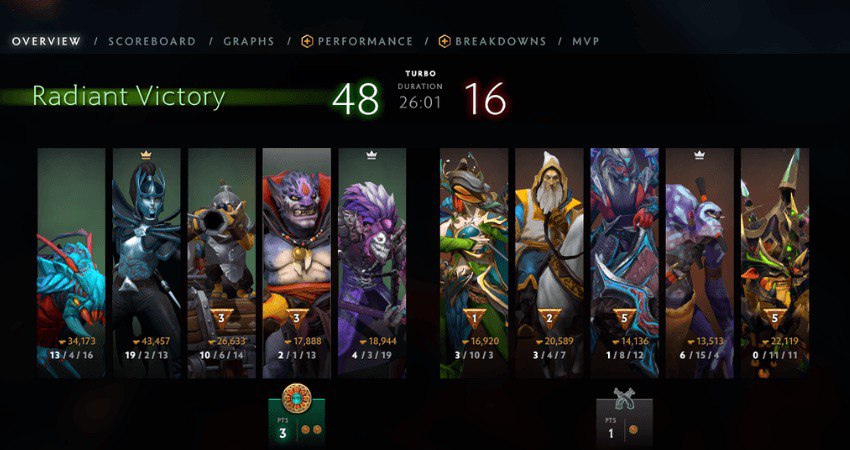Screen dimensions: 850x450
Task: Select the Dire hero card showing 0/11/11
Action: pos(774,262)
